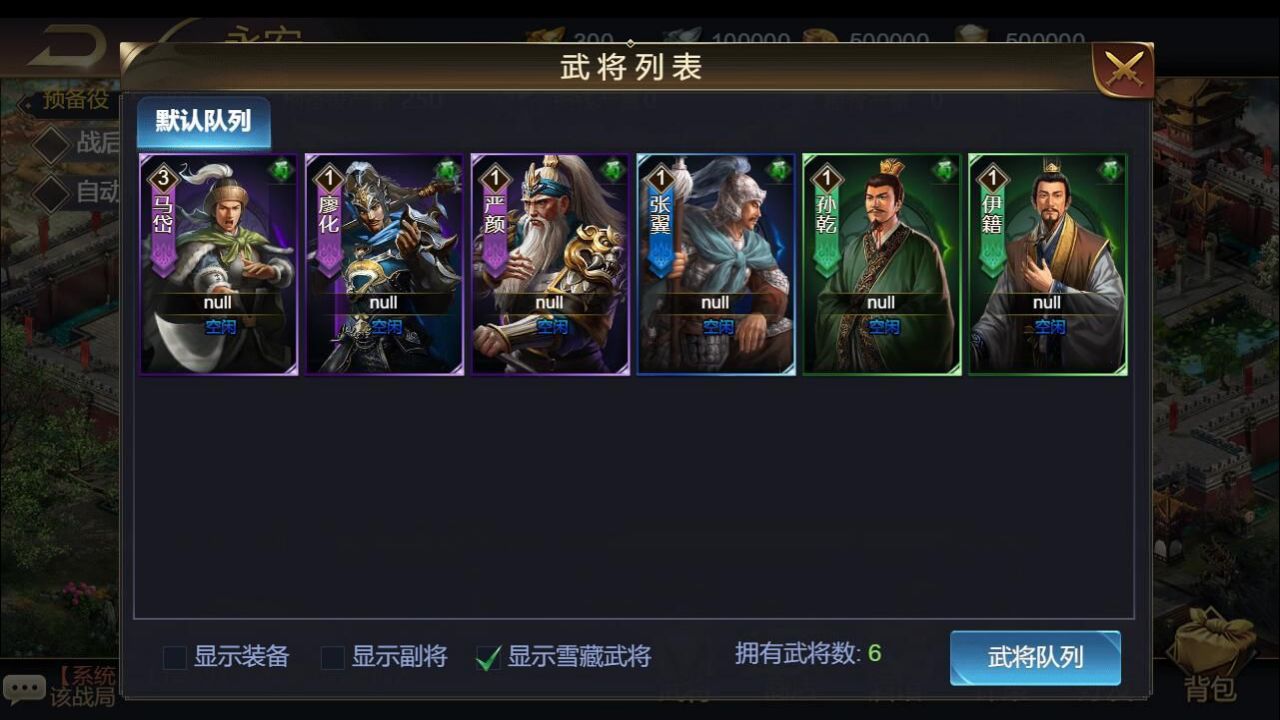Click the gold coin resource icon
1280x720 pixels.
546,34
